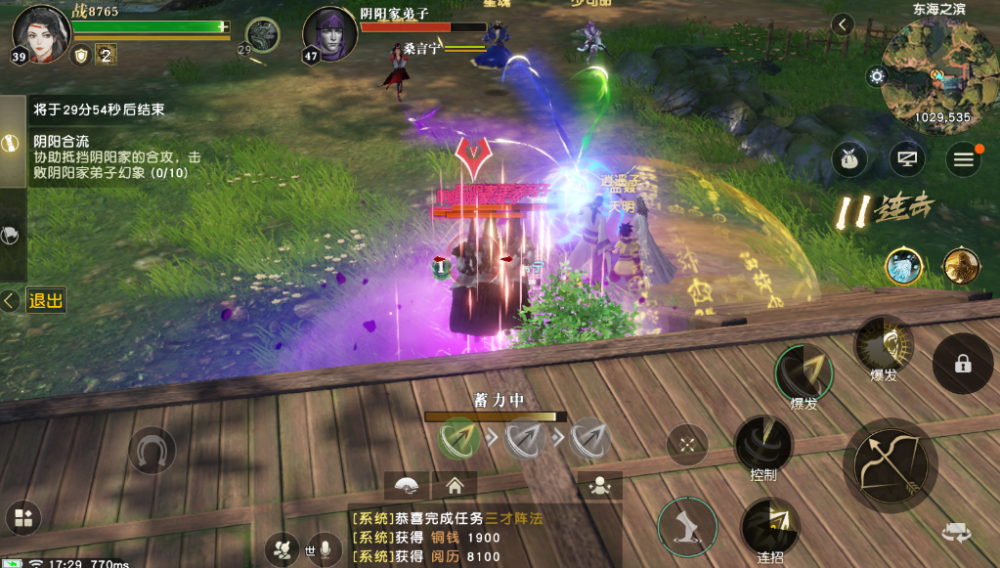The height and width of the screenshot is (568, 1000).
Task: Open the player character portrait
Action: coord(33,32)
